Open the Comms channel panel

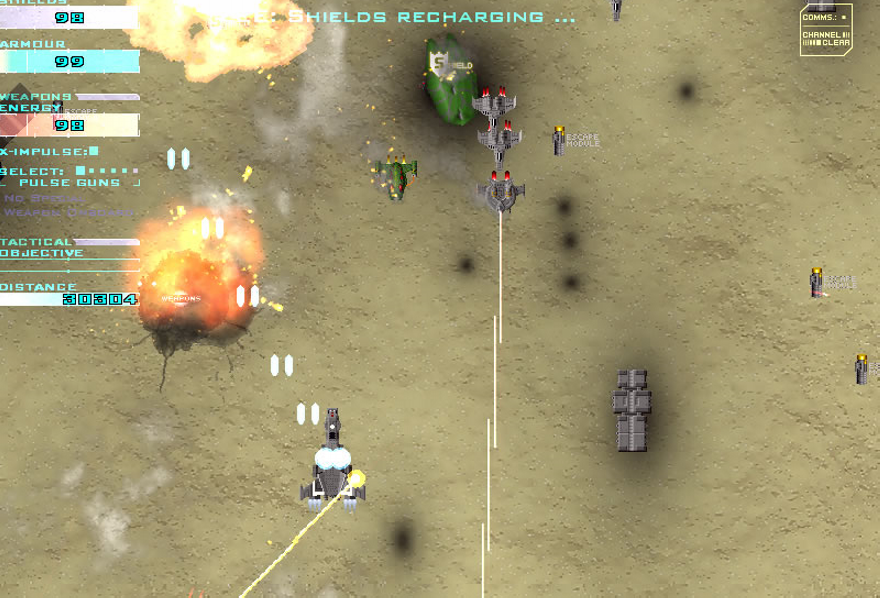[x=826, y=30]
